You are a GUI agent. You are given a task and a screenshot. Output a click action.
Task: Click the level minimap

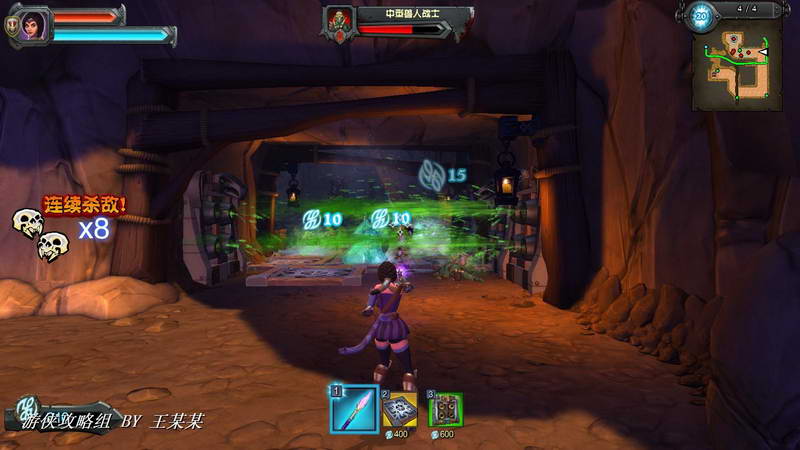(737, 66)
